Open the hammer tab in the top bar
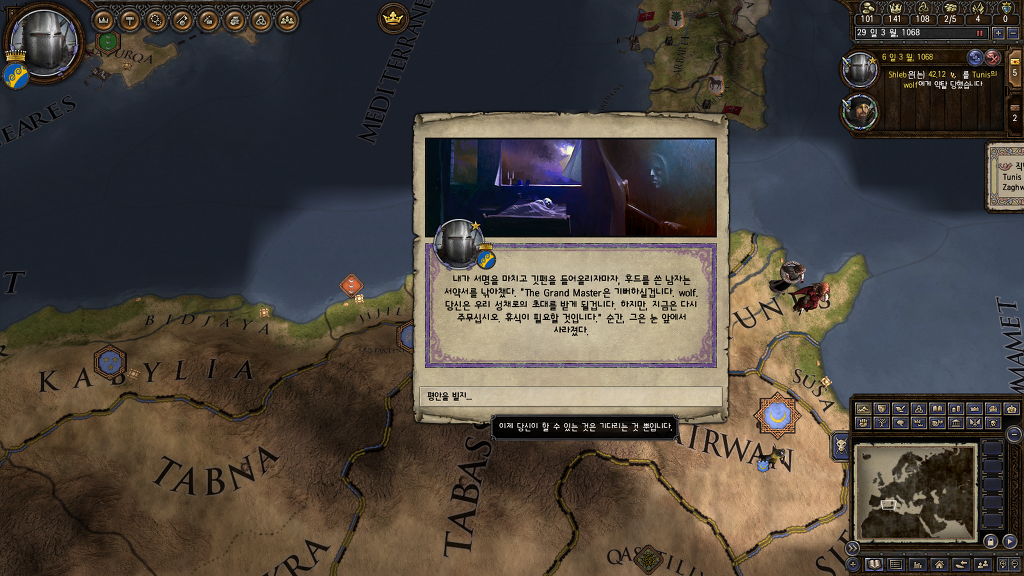The height and width of the screenshot is (576, 1024). click(x=130, y=20)
